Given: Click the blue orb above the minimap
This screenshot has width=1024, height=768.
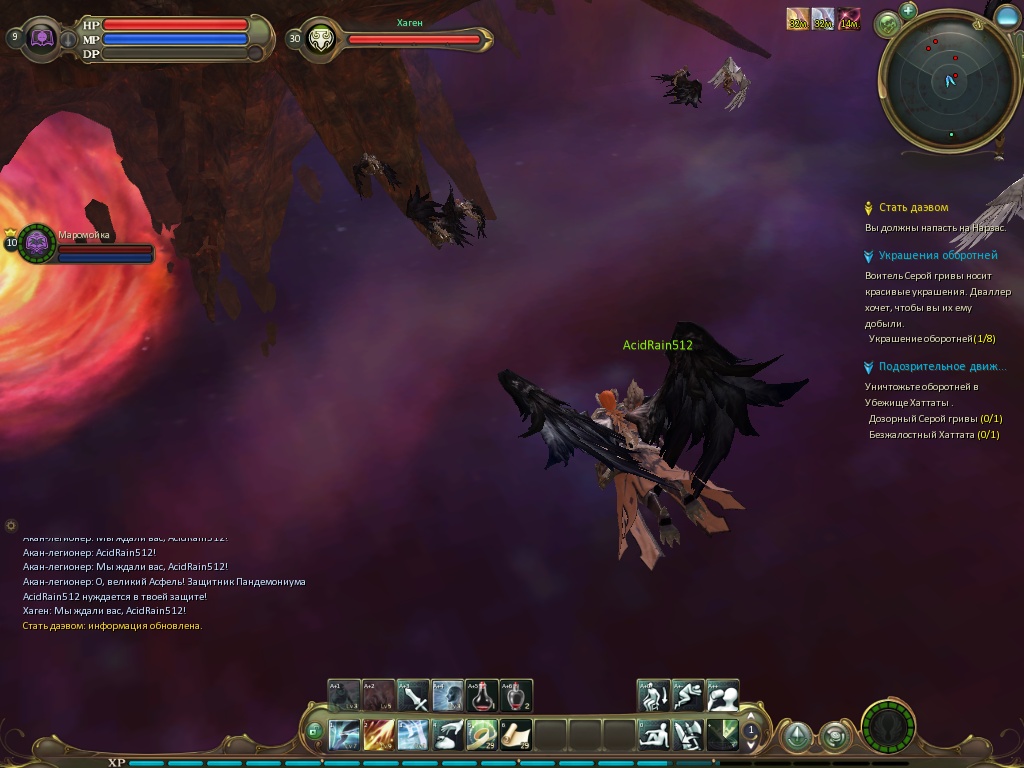Looking at the screenshot, I should tap(1008, 15).
